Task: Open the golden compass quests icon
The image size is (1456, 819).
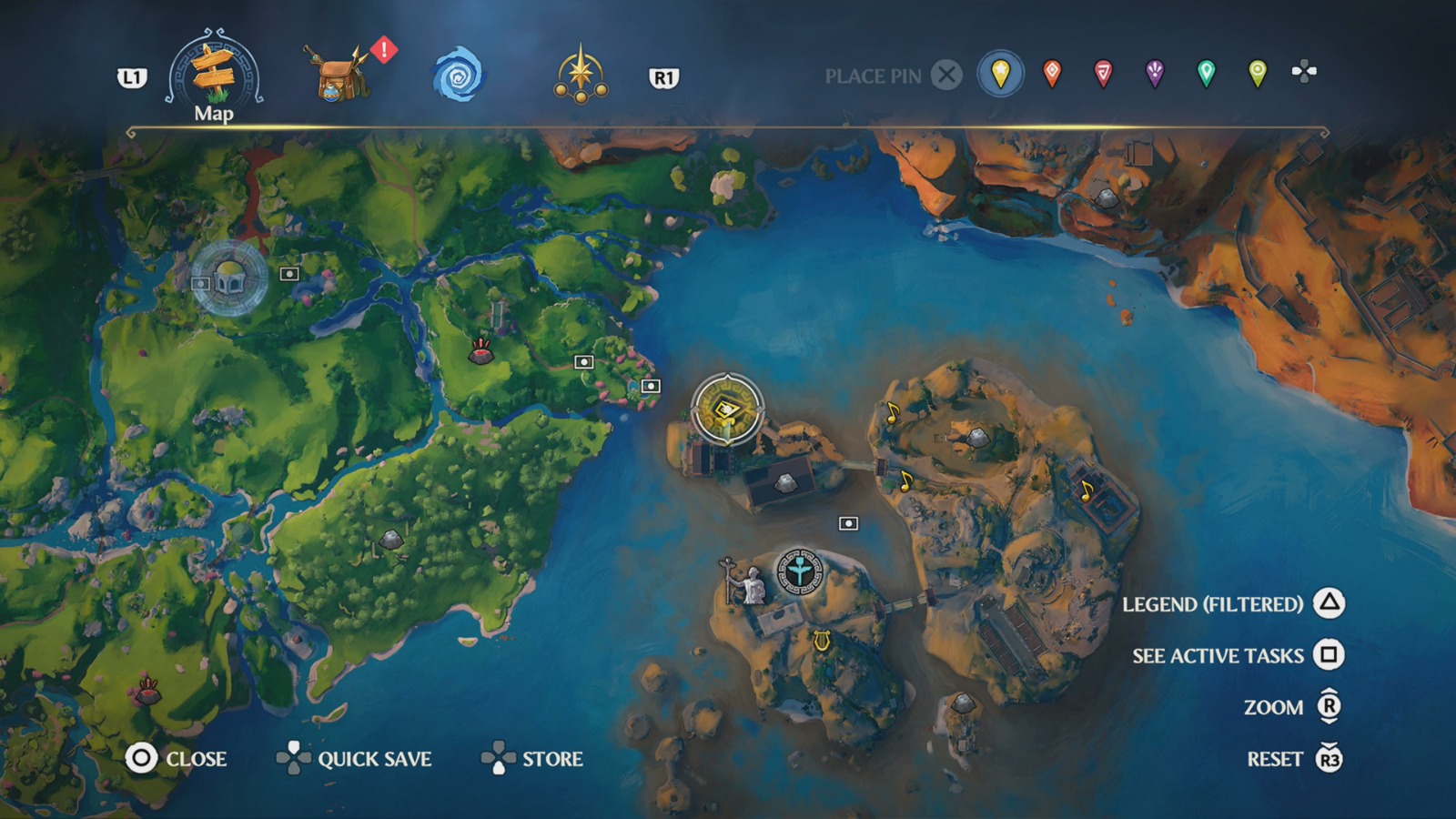Action: (582, 73)
